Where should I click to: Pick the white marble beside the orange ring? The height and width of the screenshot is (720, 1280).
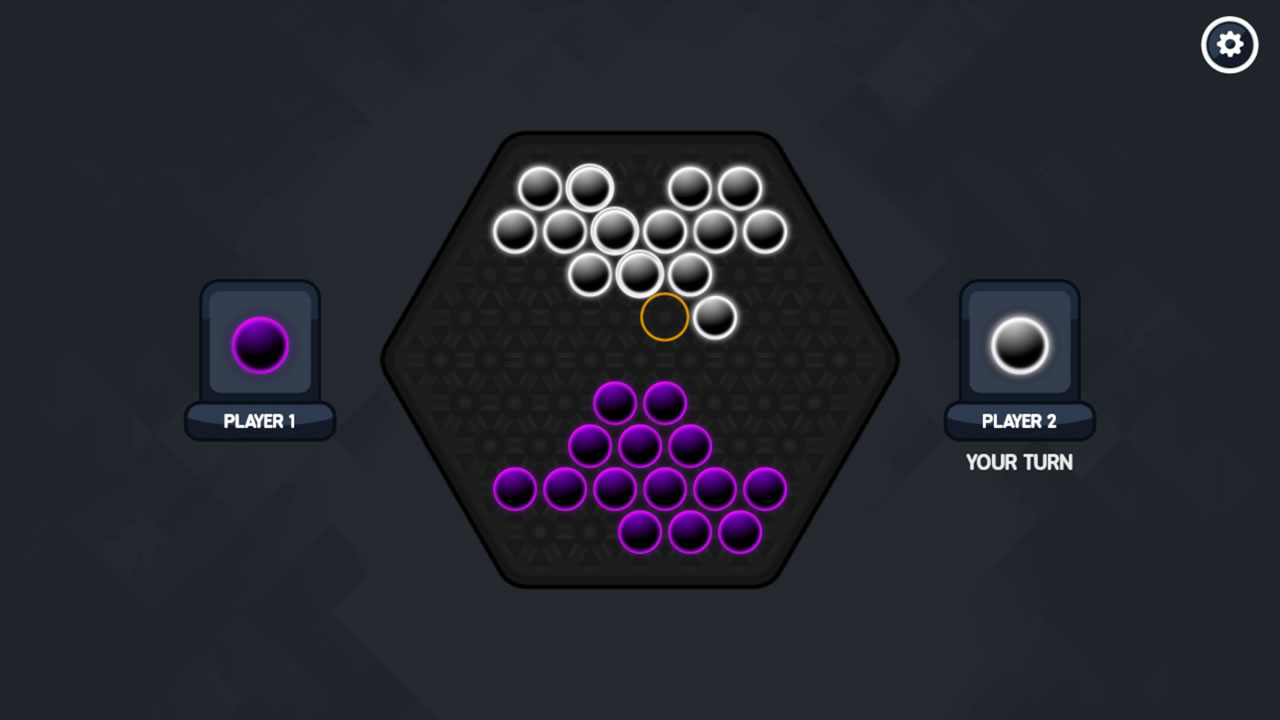point(715,317)
